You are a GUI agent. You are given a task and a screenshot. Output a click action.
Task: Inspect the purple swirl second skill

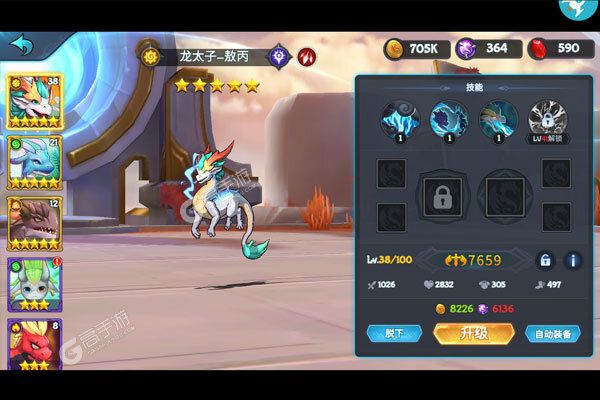(448, 118)
